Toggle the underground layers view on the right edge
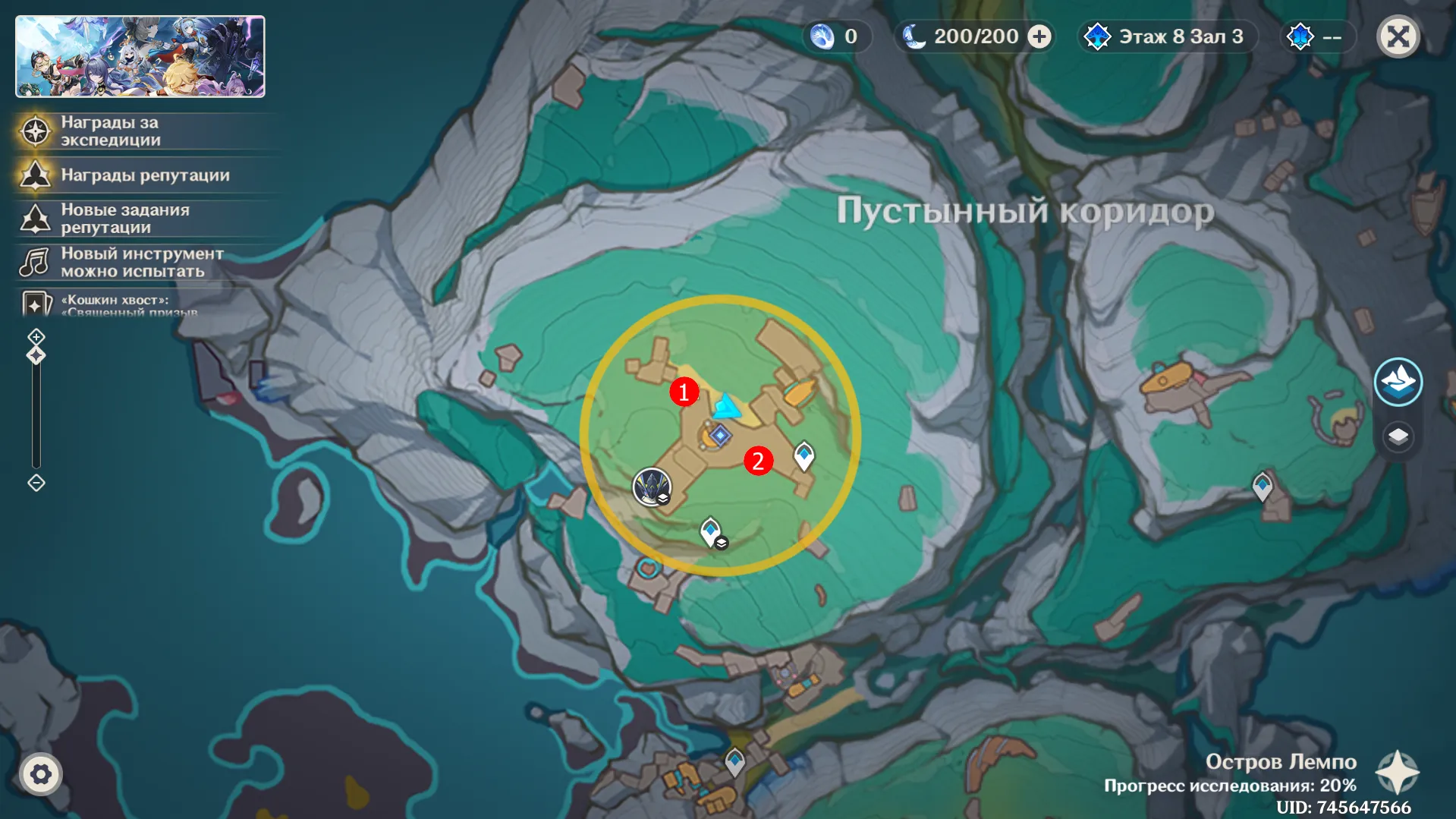Screen dimensions: 1456x819 click(x=1400, y=437)
